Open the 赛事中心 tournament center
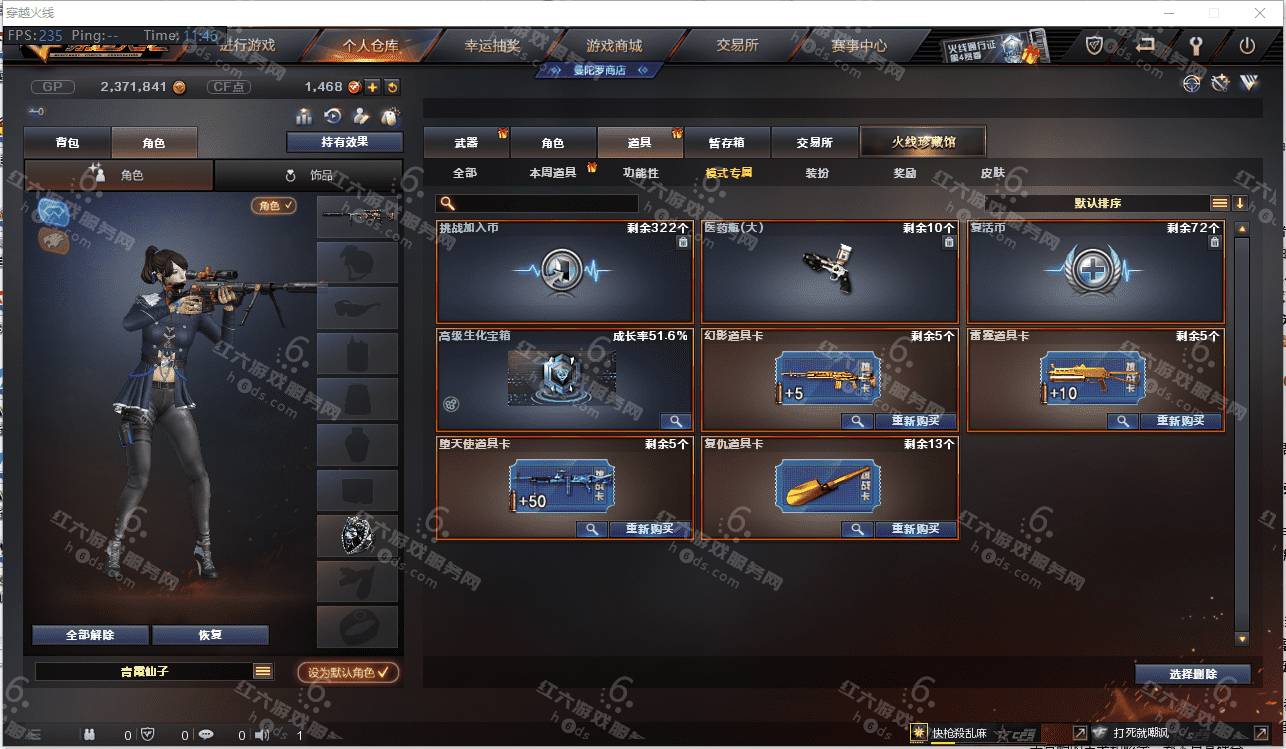Image resolution: width=1286 pixels, height=749 pixels. [x=858, y=46]
